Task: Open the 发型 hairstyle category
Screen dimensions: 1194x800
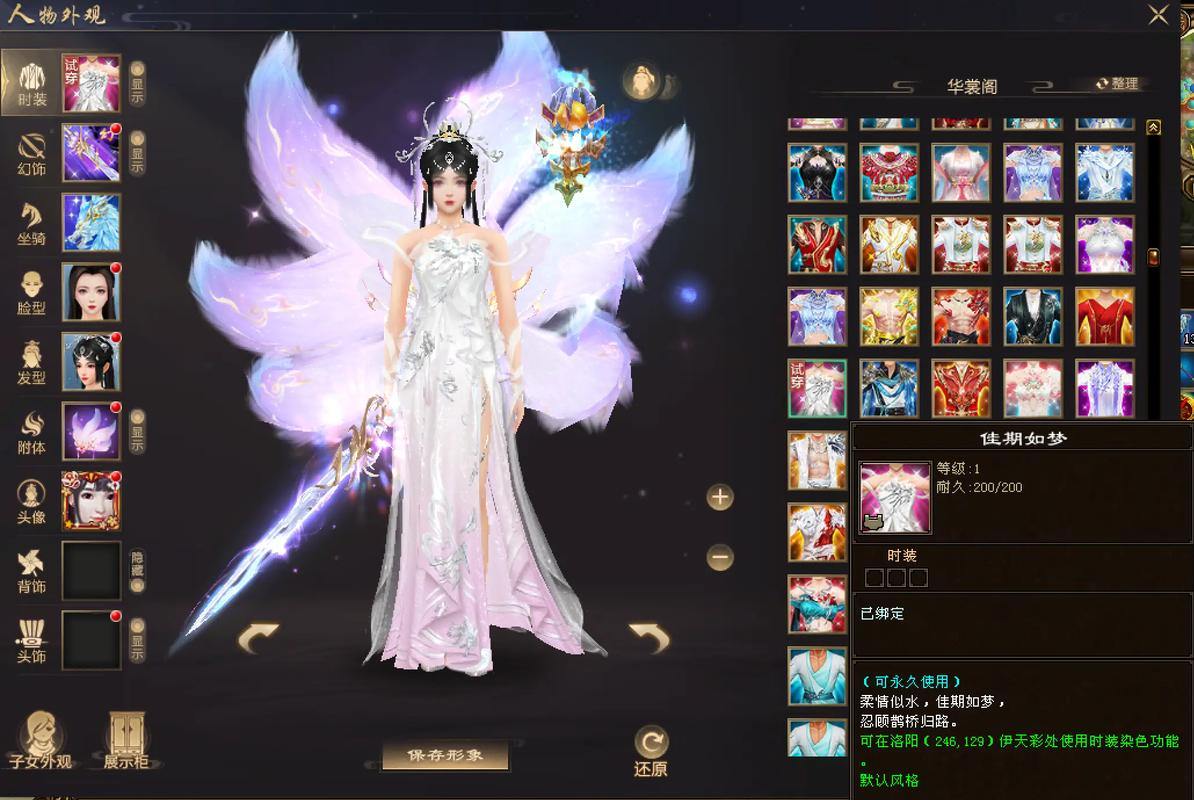Action: point(32,362)
